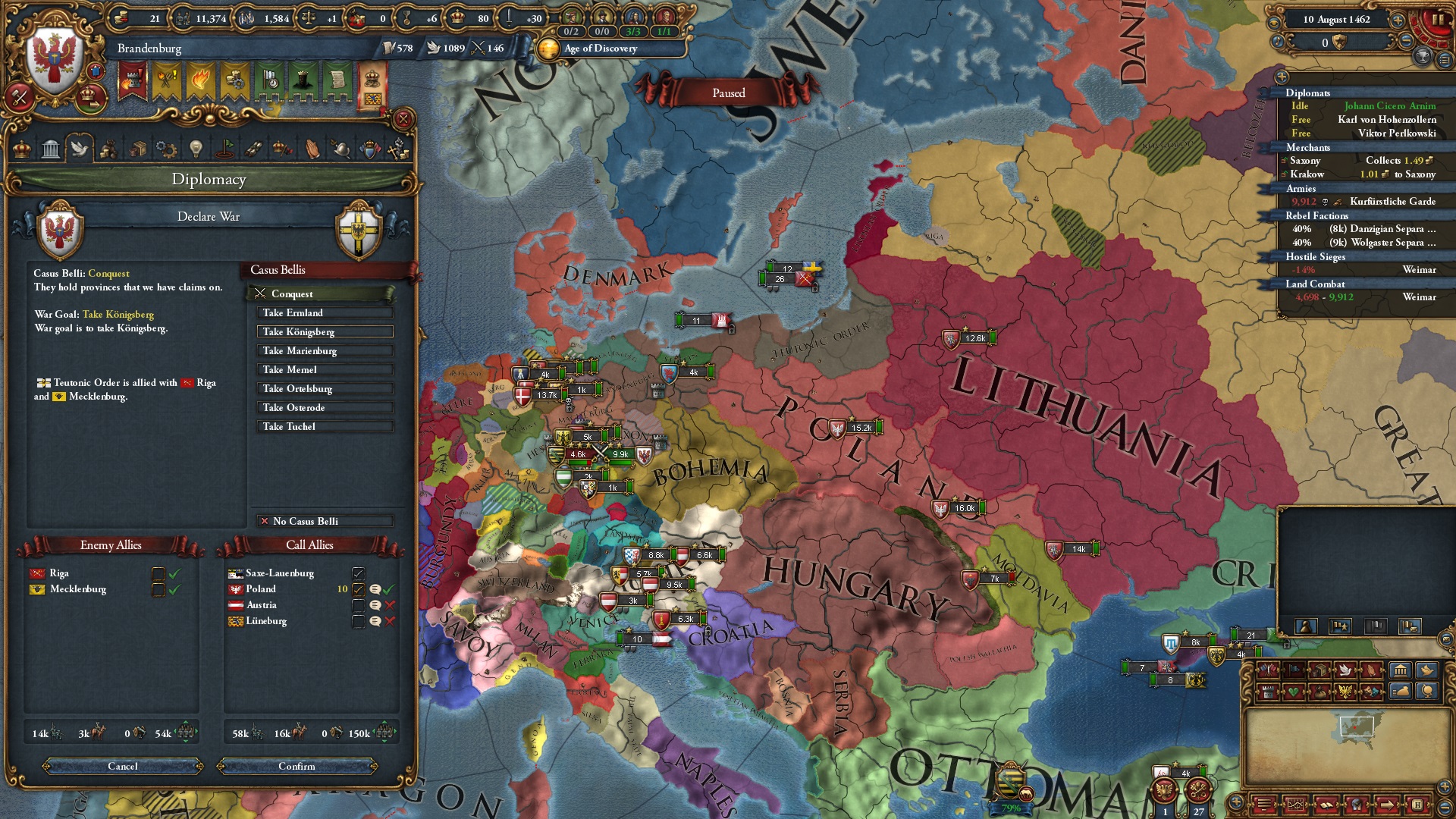Open the Missions panel via flag icon
The height and width of the screenshot is (819, 1456).
click(x=224, y=148)
